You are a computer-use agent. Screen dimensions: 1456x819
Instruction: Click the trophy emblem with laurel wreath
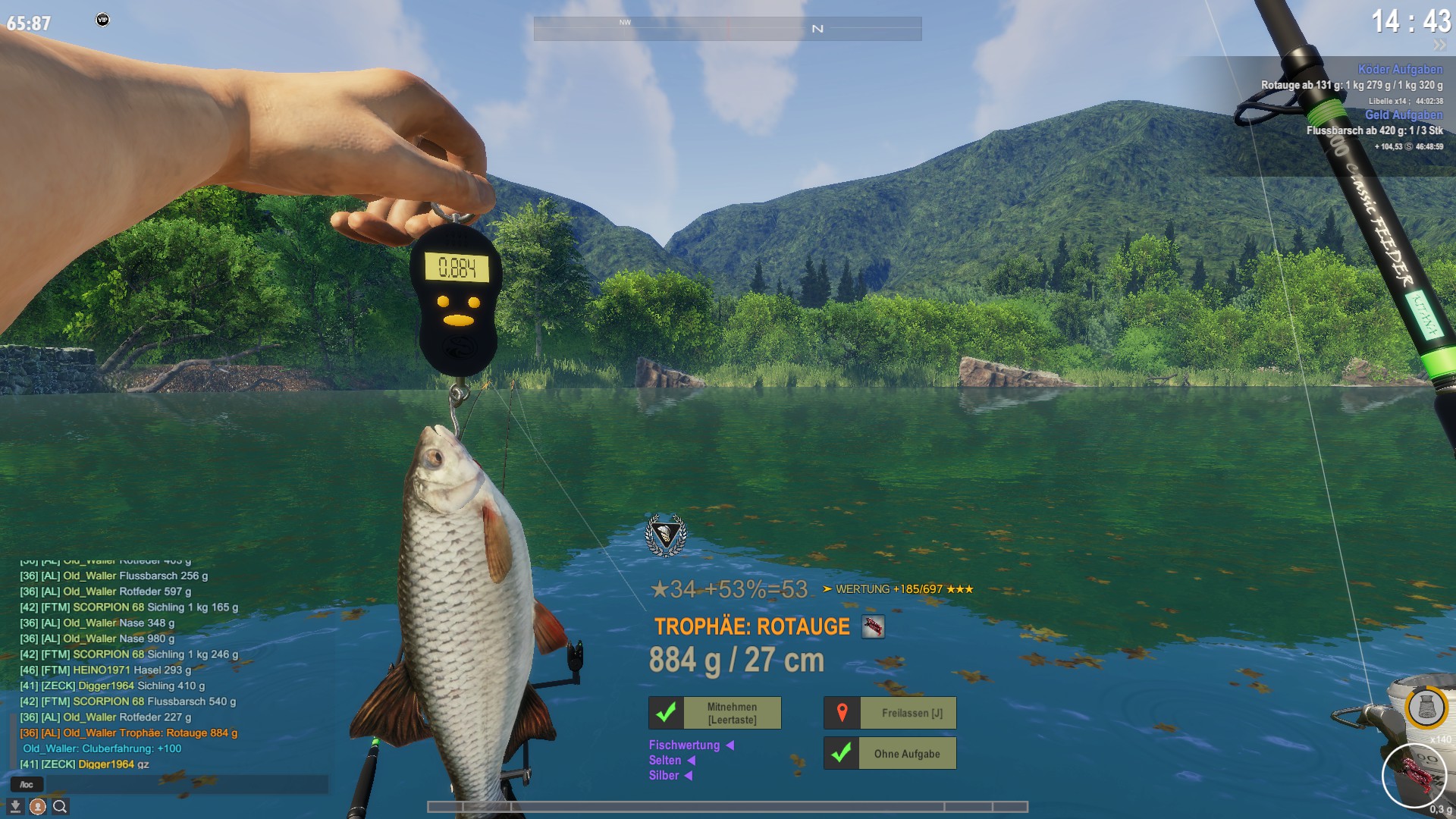point(666,535)
